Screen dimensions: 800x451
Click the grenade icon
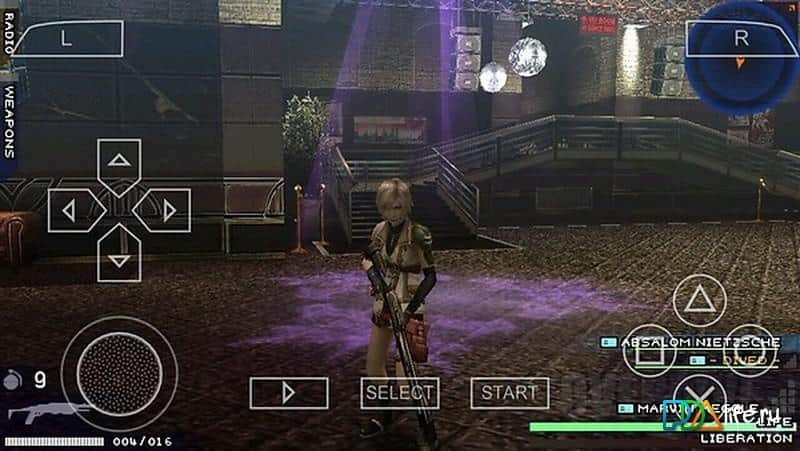click(11, 379)
